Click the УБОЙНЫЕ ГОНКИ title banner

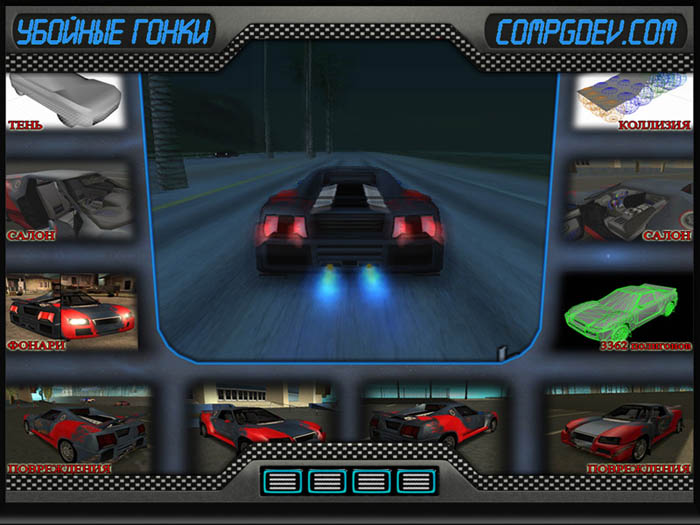click(114, 32)
